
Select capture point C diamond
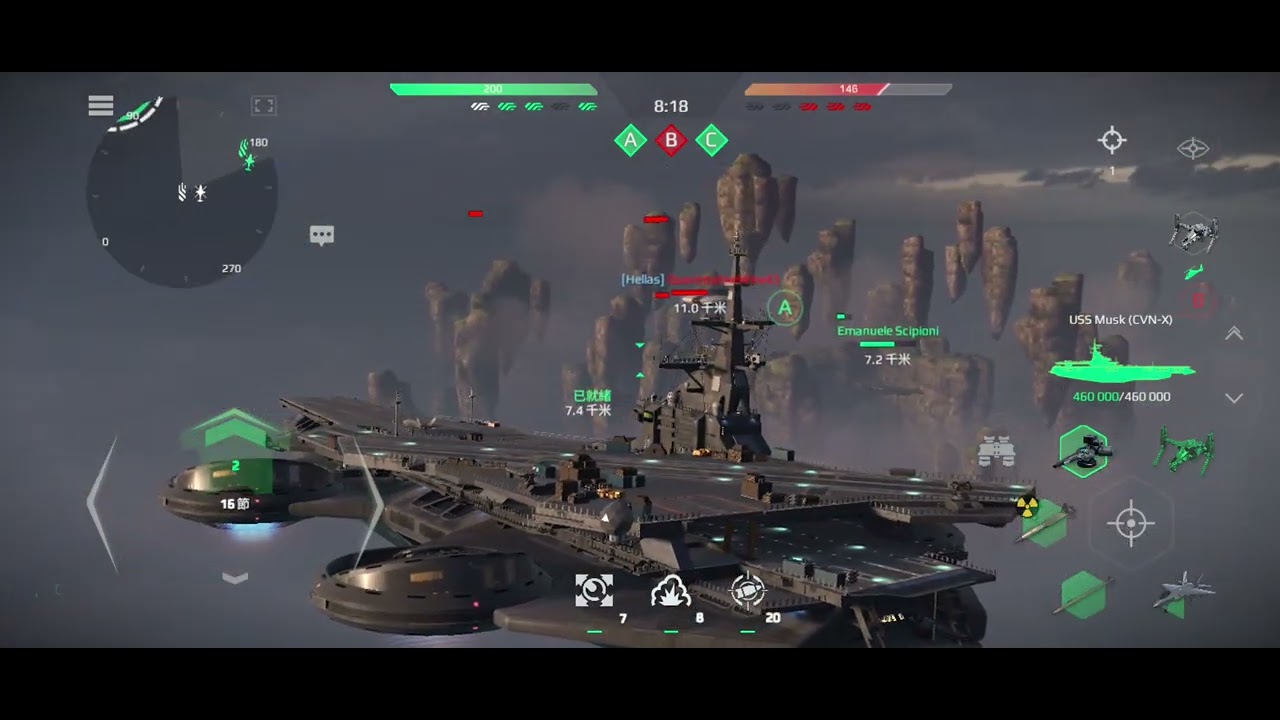tap(711, 141)
